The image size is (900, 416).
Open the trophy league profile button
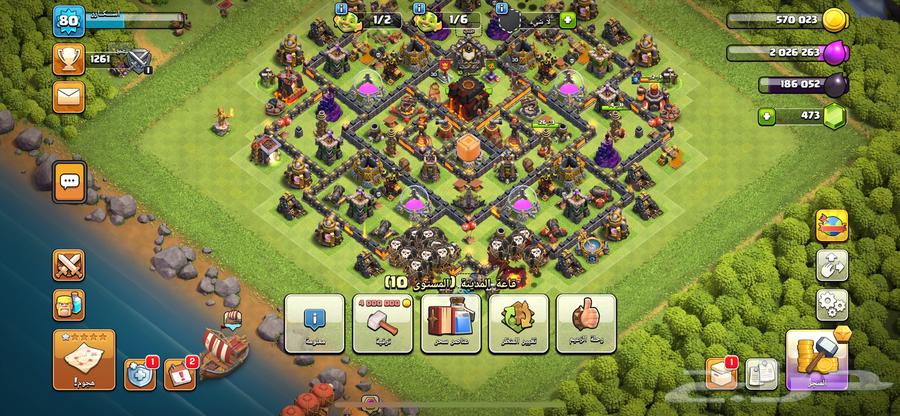[x=68, y=59]
